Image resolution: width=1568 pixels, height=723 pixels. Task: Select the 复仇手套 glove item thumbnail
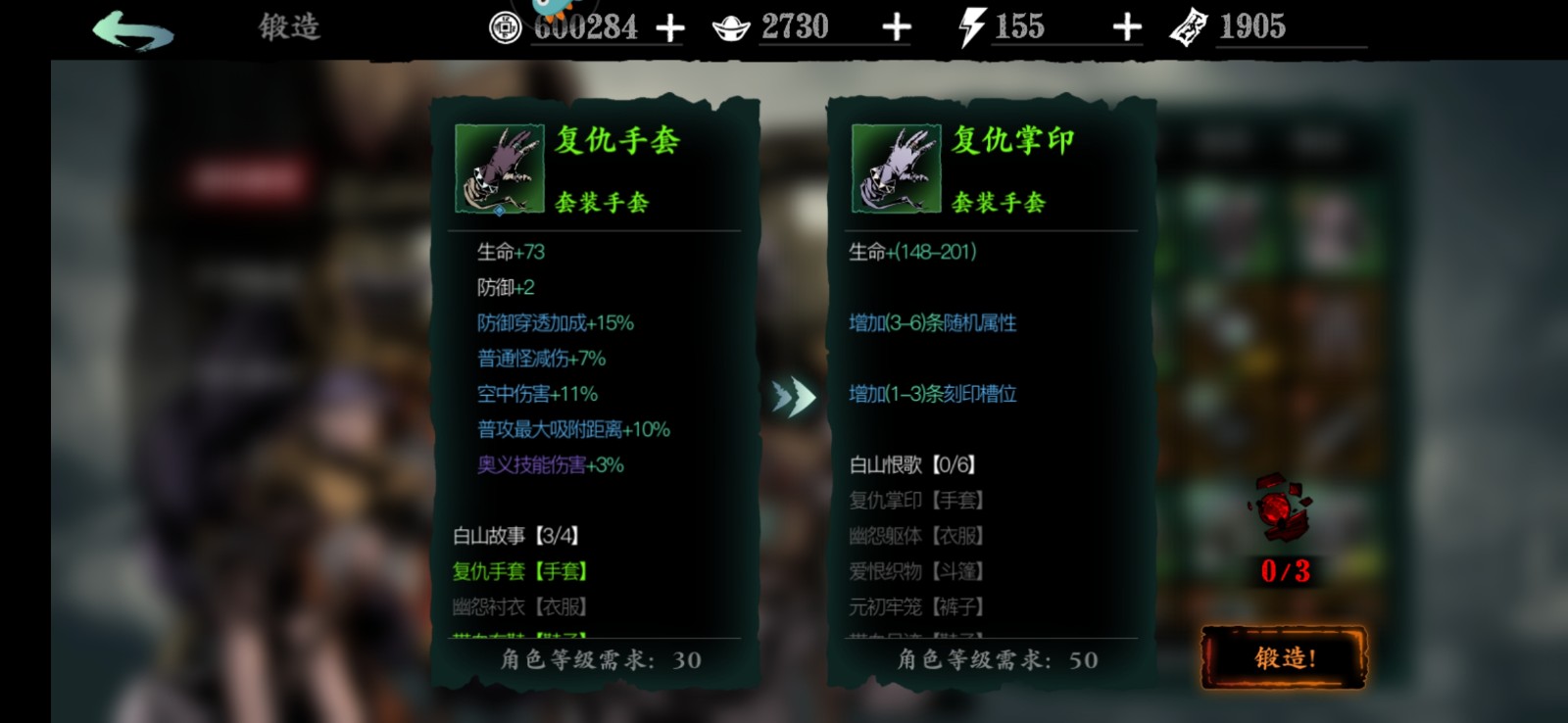498,169
